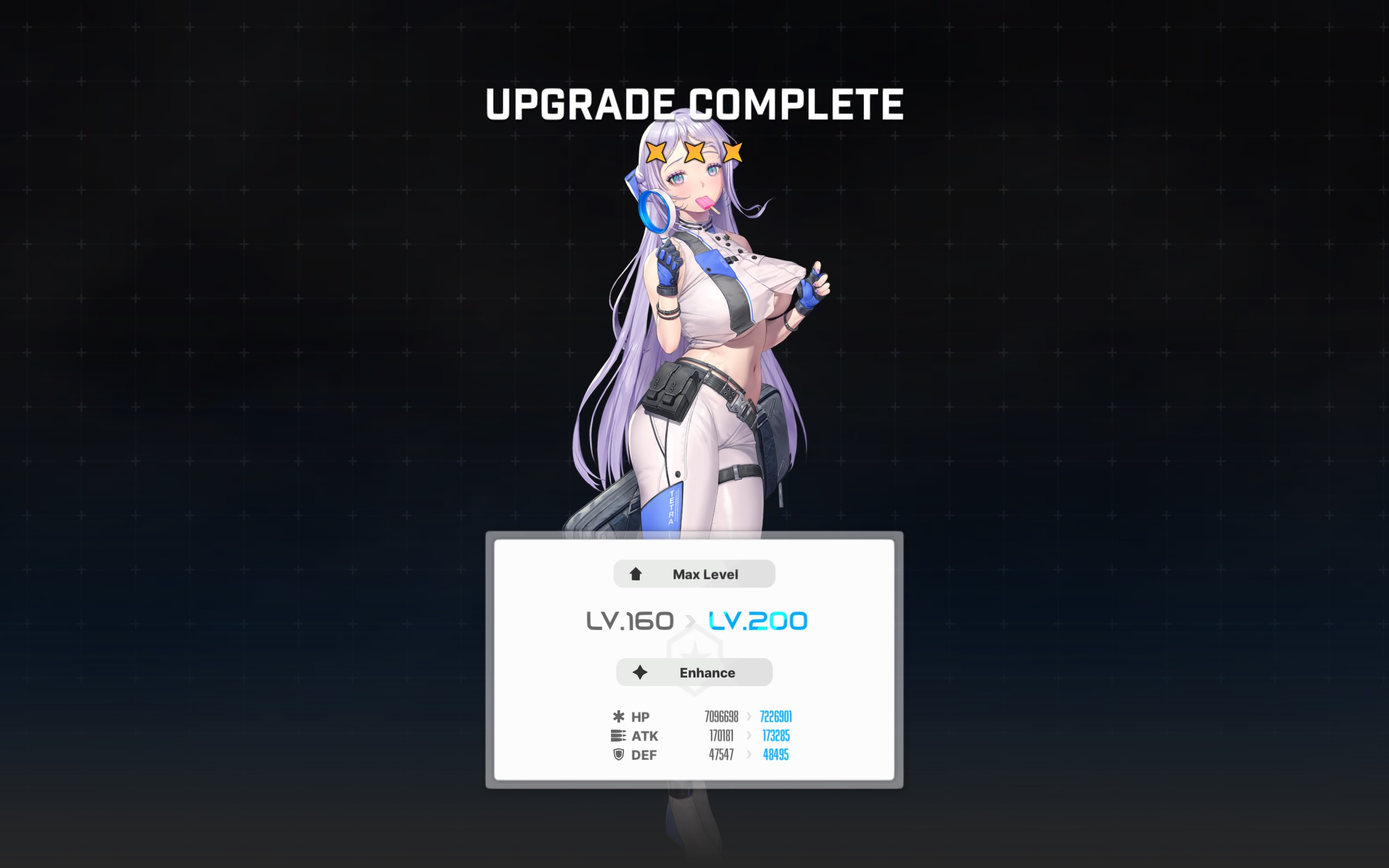This screenshot has width=1389, height=868.
Task: Toggle the Max Level badge
Action: (693, 573)
